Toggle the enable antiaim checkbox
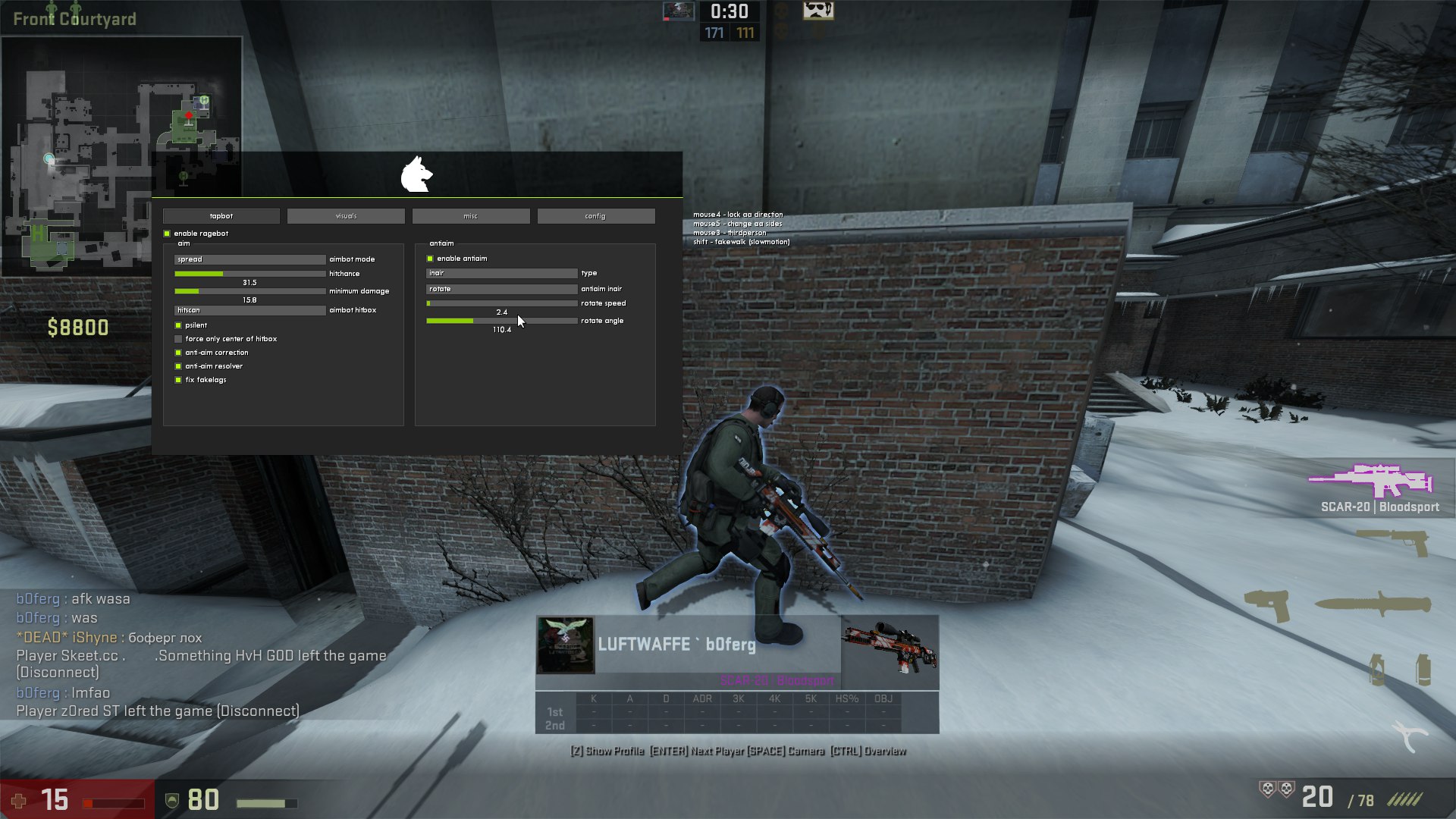 [431, 259]
